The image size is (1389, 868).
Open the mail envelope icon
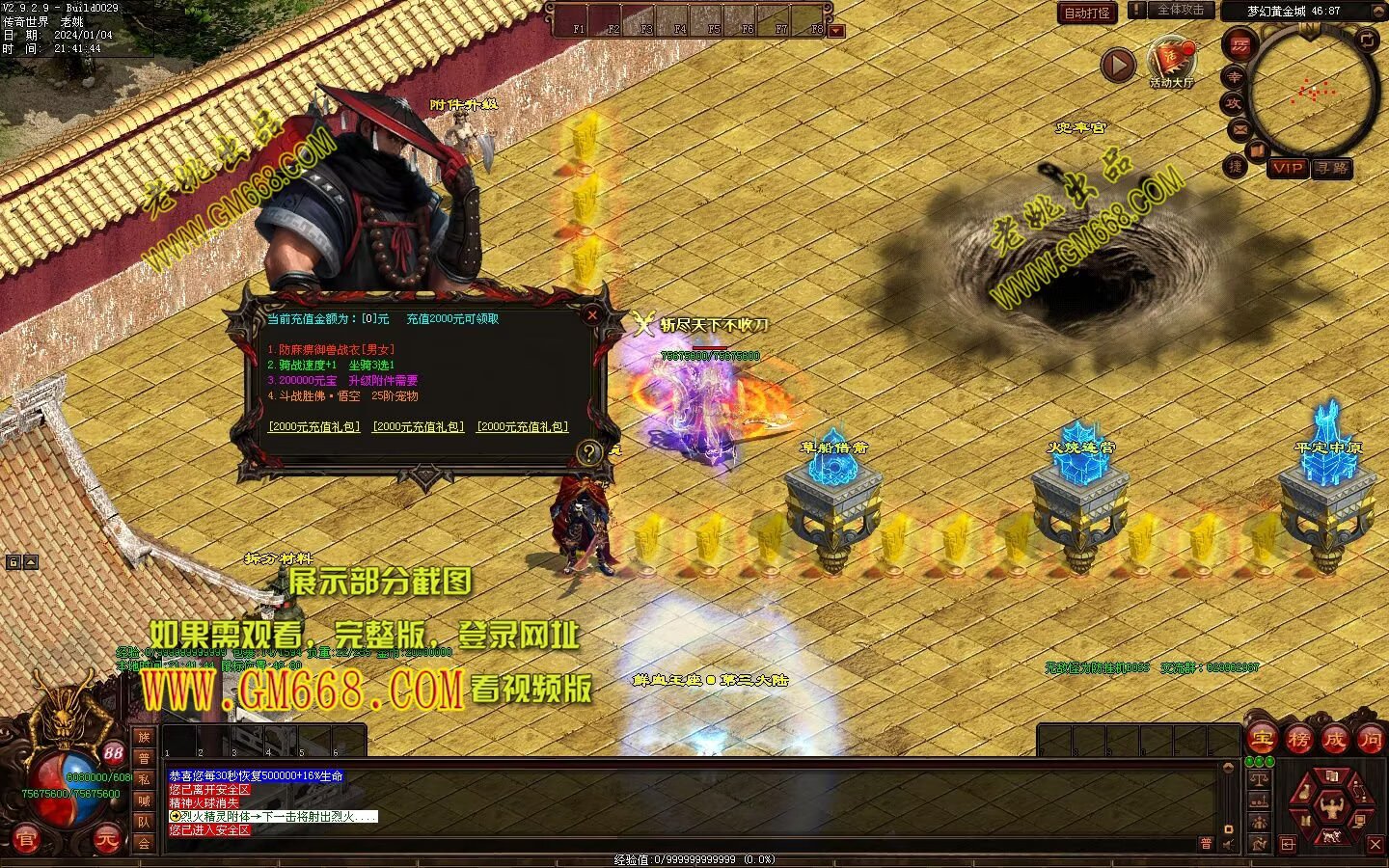1239,129
